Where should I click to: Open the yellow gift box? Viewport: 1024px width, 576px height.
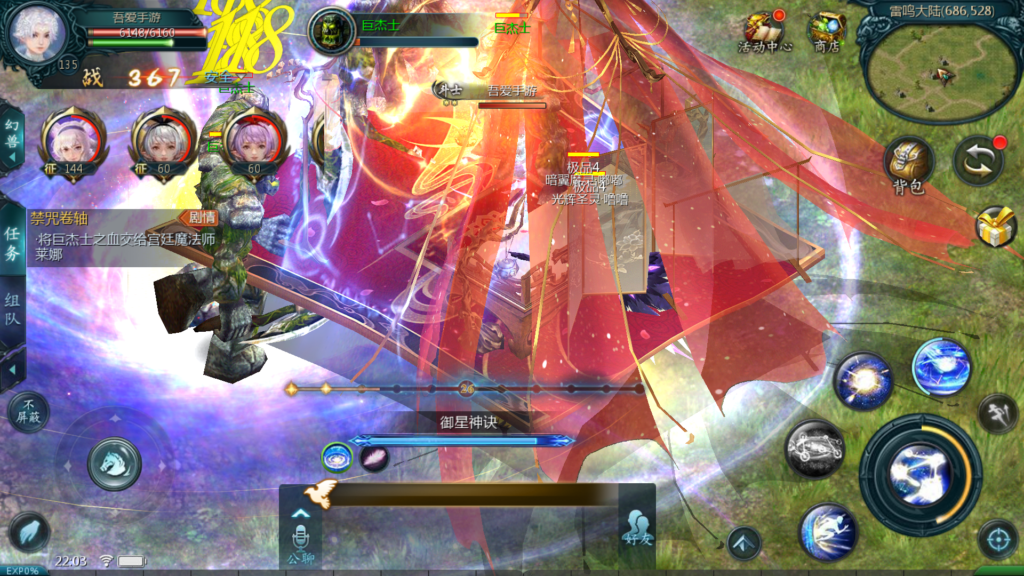point(995,226)
